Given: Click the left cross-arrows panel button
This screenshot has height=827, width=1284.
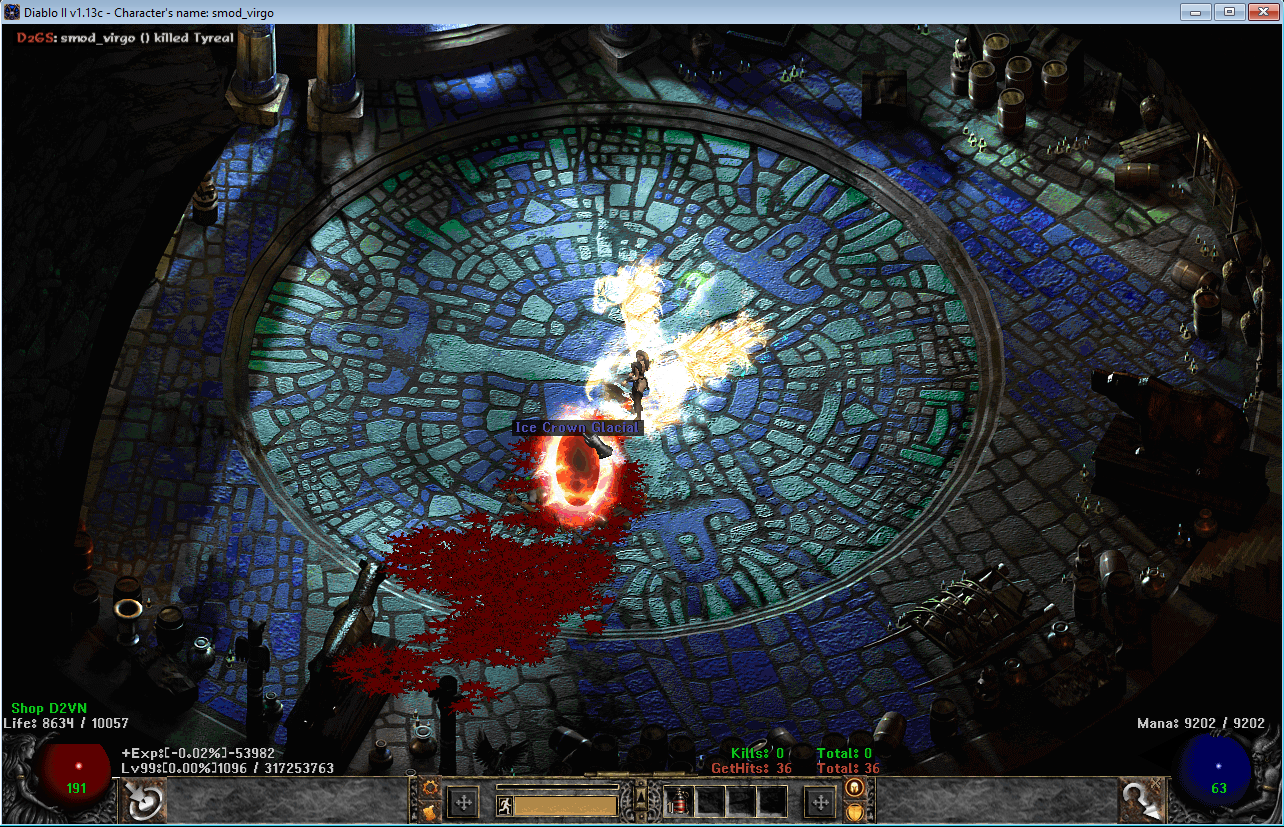Looking at the screenshot, I should 463,802.
